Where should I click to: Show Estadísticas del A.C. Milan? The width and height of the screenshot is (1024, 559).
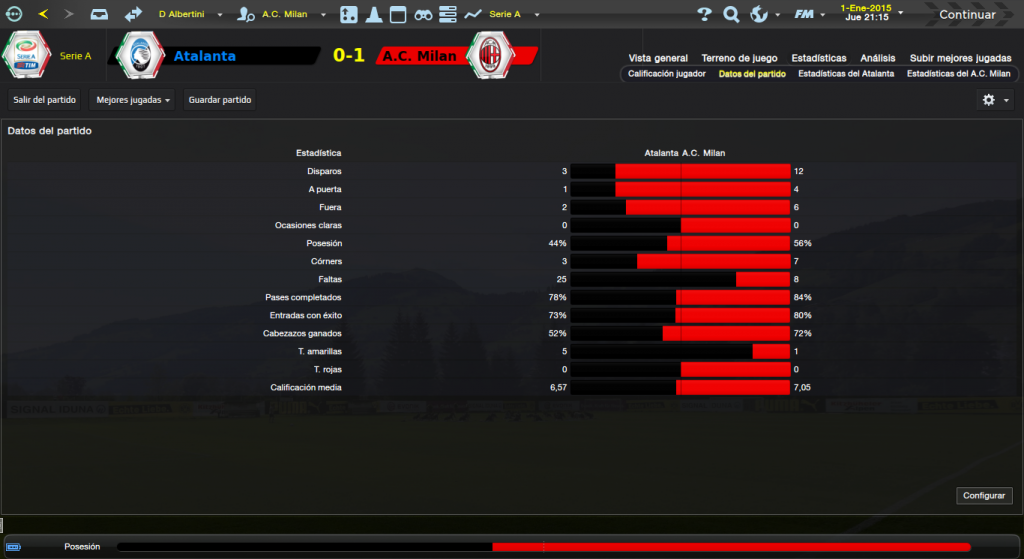pos(958,74)
